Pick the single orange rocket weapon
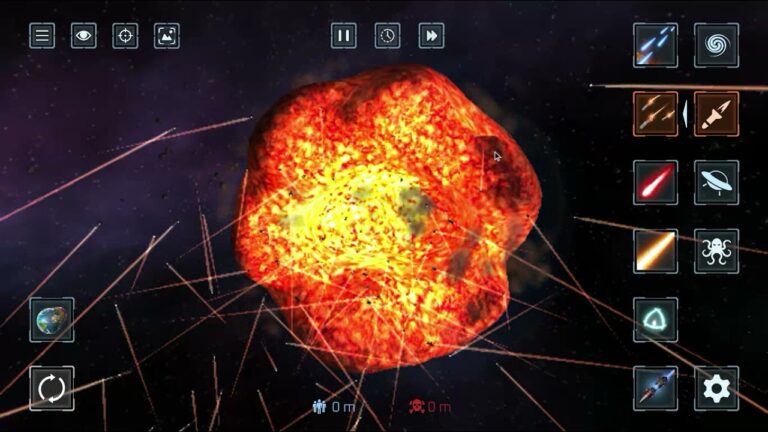The height and width of the screenshot is (432, 768). pyautogui.click(x=716, y=114)
